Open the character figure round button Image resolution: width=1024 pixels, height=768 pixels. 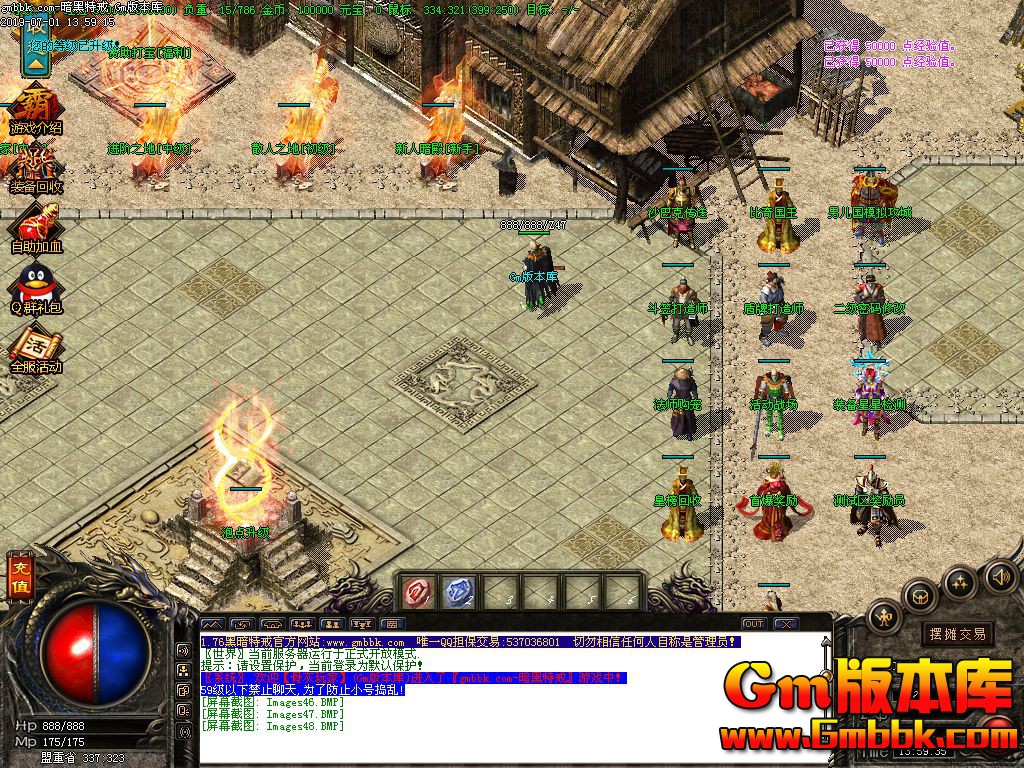point(884,617)
